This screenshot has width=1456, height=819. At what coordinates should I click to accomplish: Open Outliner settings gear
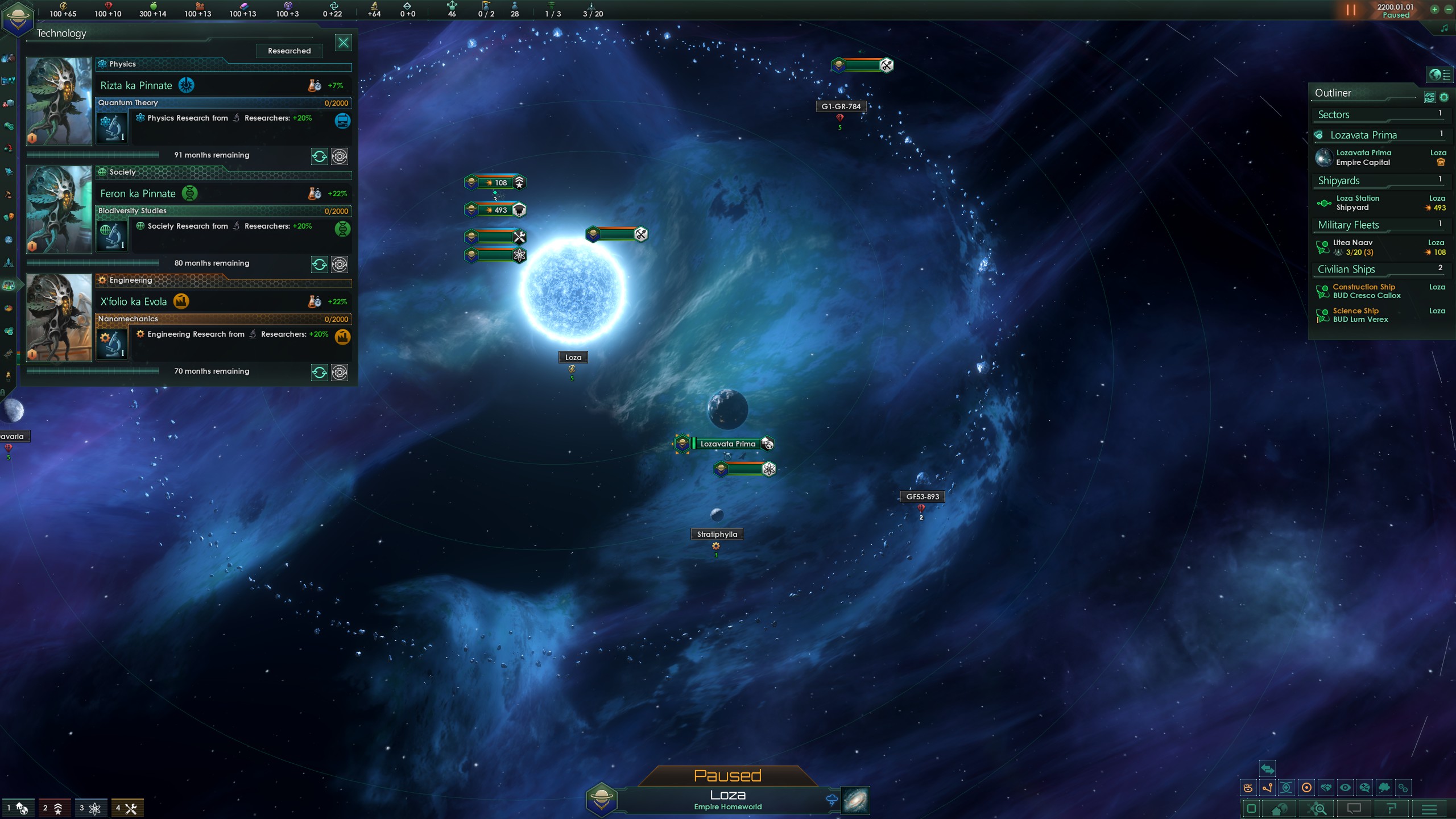(x=1444, y=97)
